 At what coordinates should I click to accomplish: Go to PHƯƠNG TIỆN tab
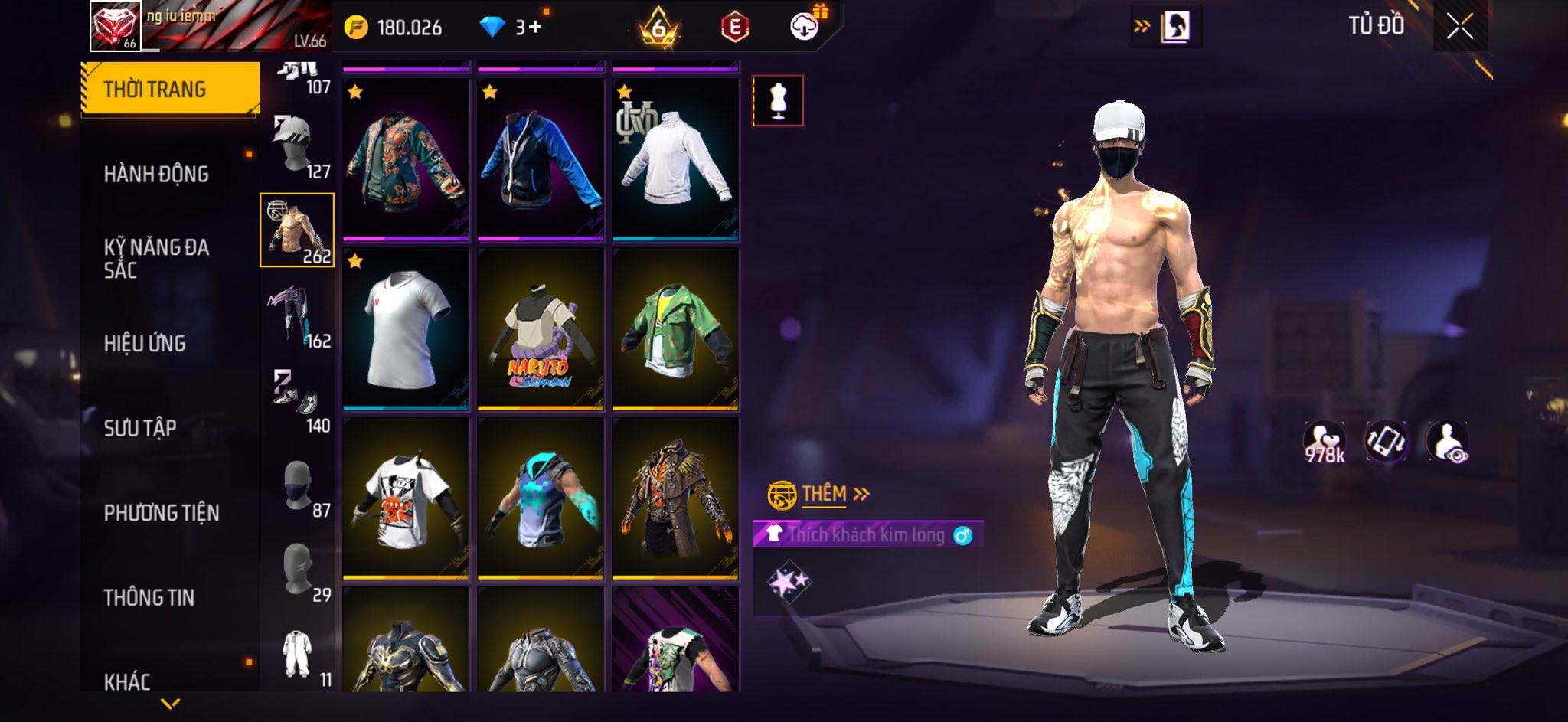click(x=162, y=513)
